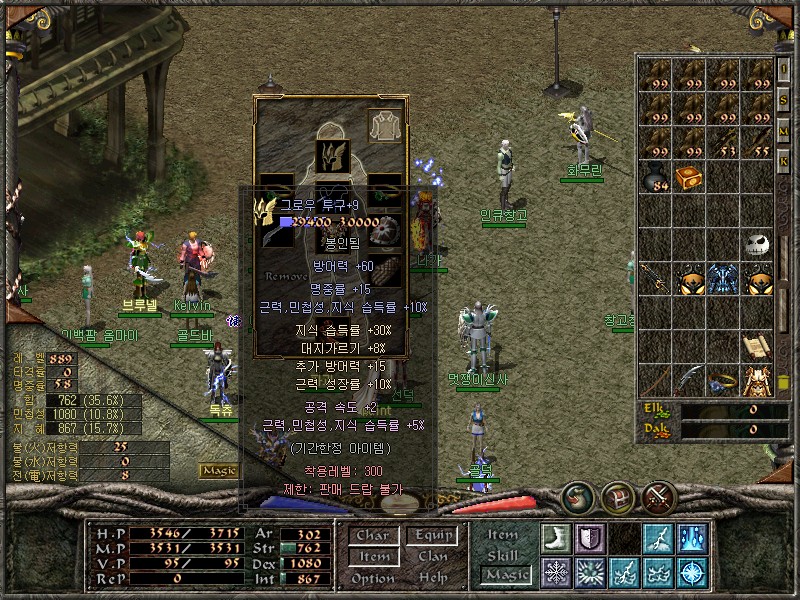Open the Help menu
This screenshot has height=600, width=800.
[433, 578]
